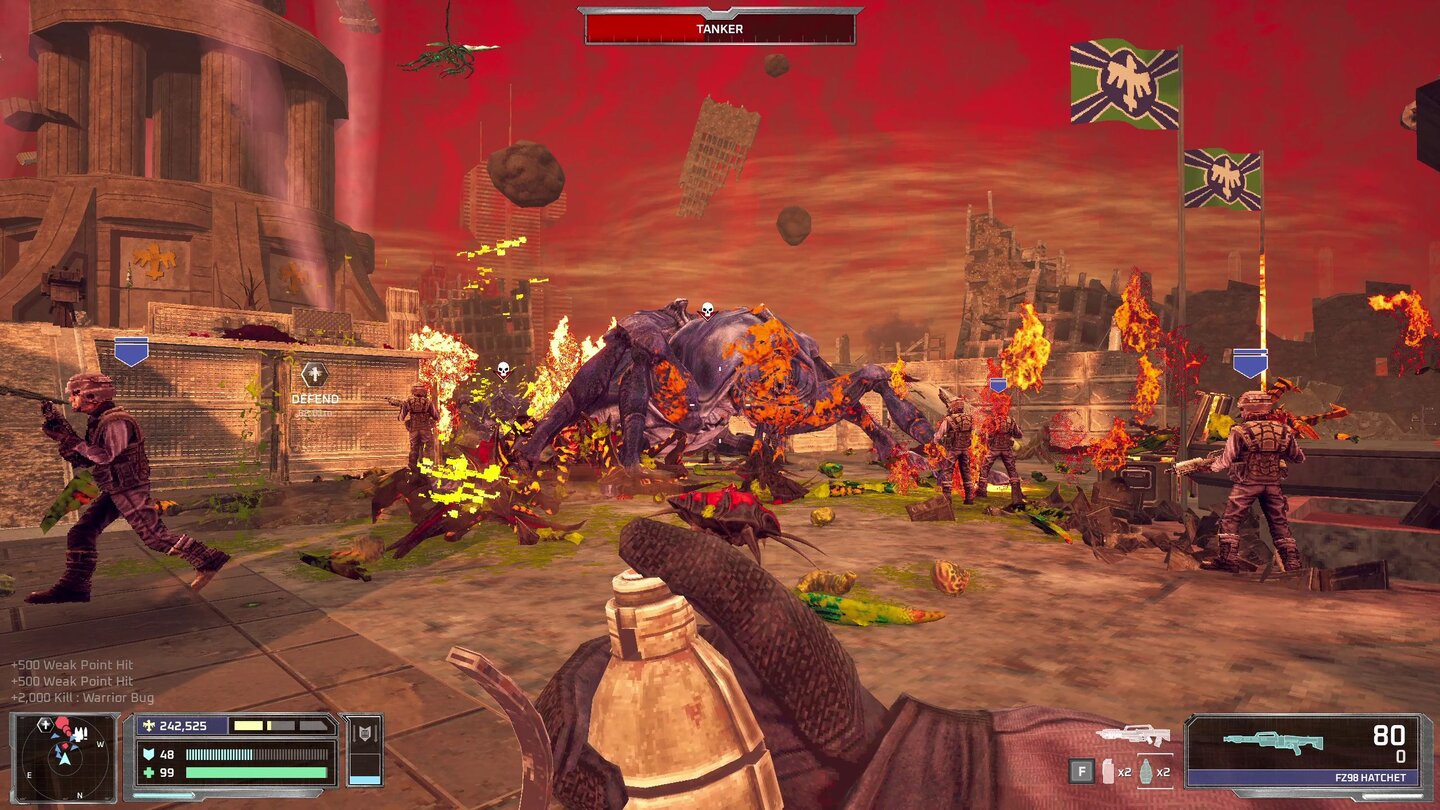Expand the TANKER boss health banner
The height and width of the screenshot is (810, 1440).
tap(719, 27)
